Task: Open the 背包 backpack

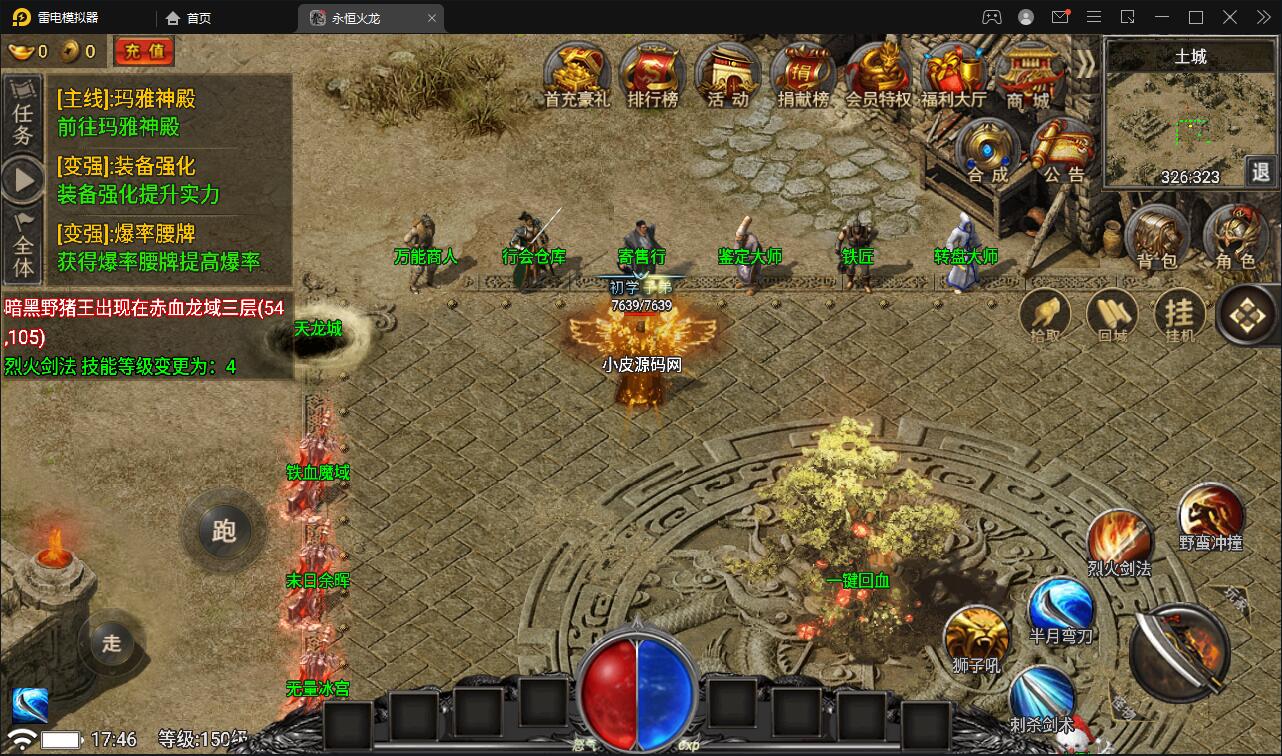Action: click(1157, 238)
